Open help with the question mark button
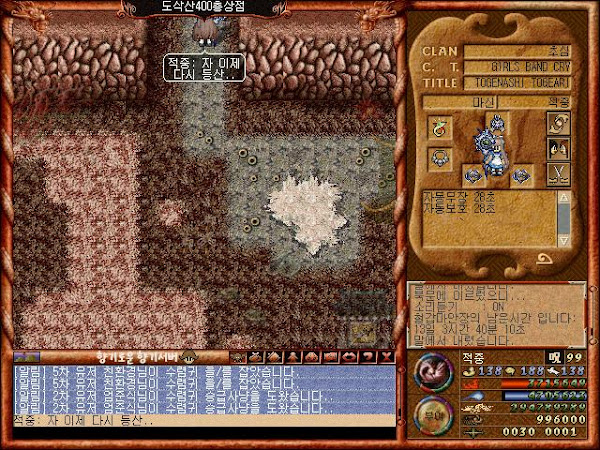The height and width of the screenshot is (450, 600). [x=370, y=356]
